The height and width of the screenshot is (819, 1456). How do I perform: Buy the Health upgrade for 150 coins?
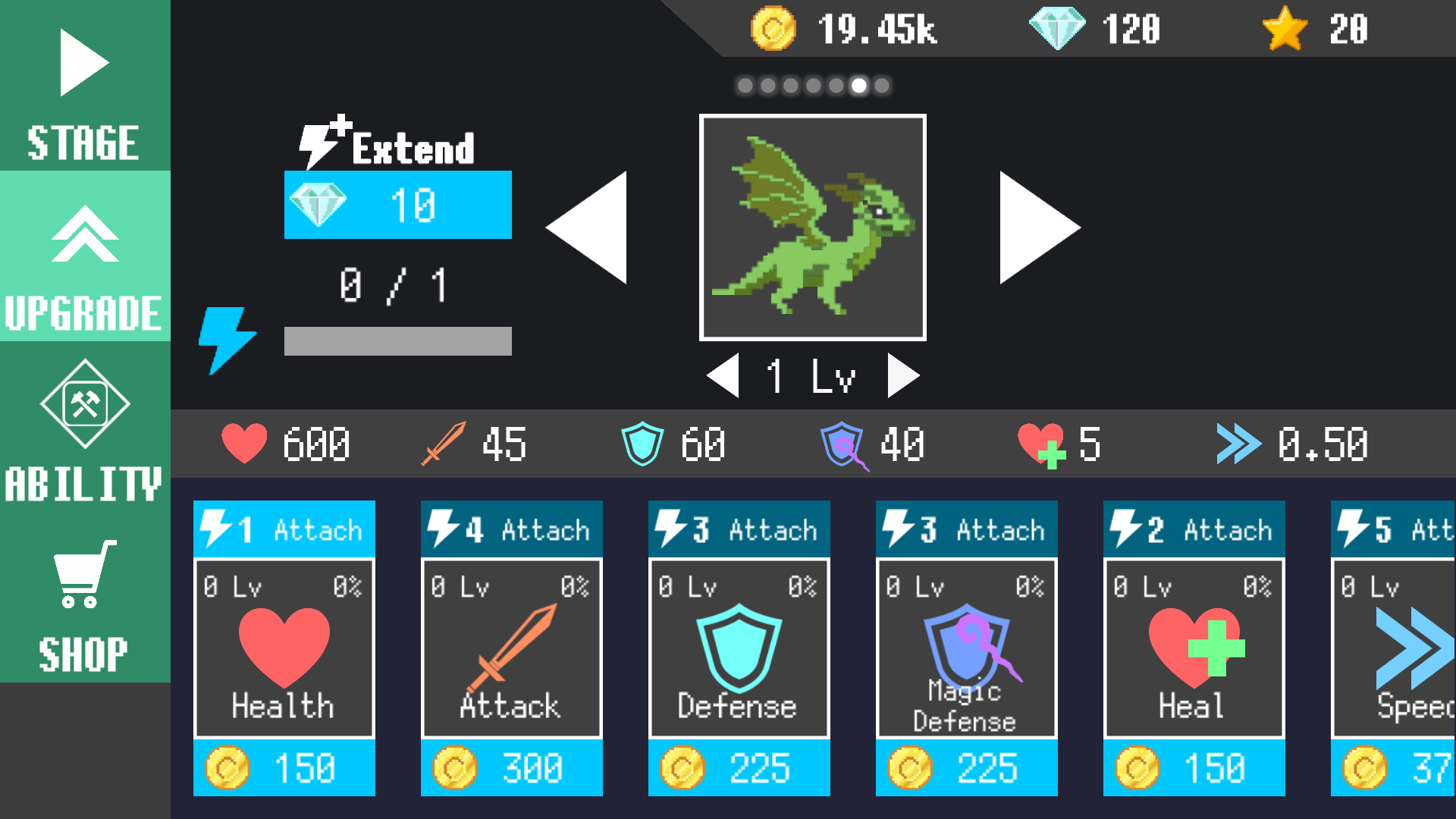(284, 768)
